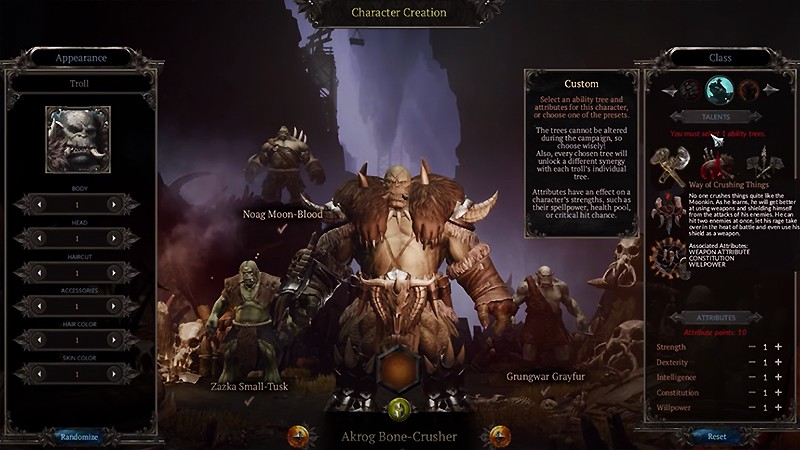Viewport: 800px width, 450px height.
Task: Lower the Willpower attribute
Action: click(x=751, y=408)
